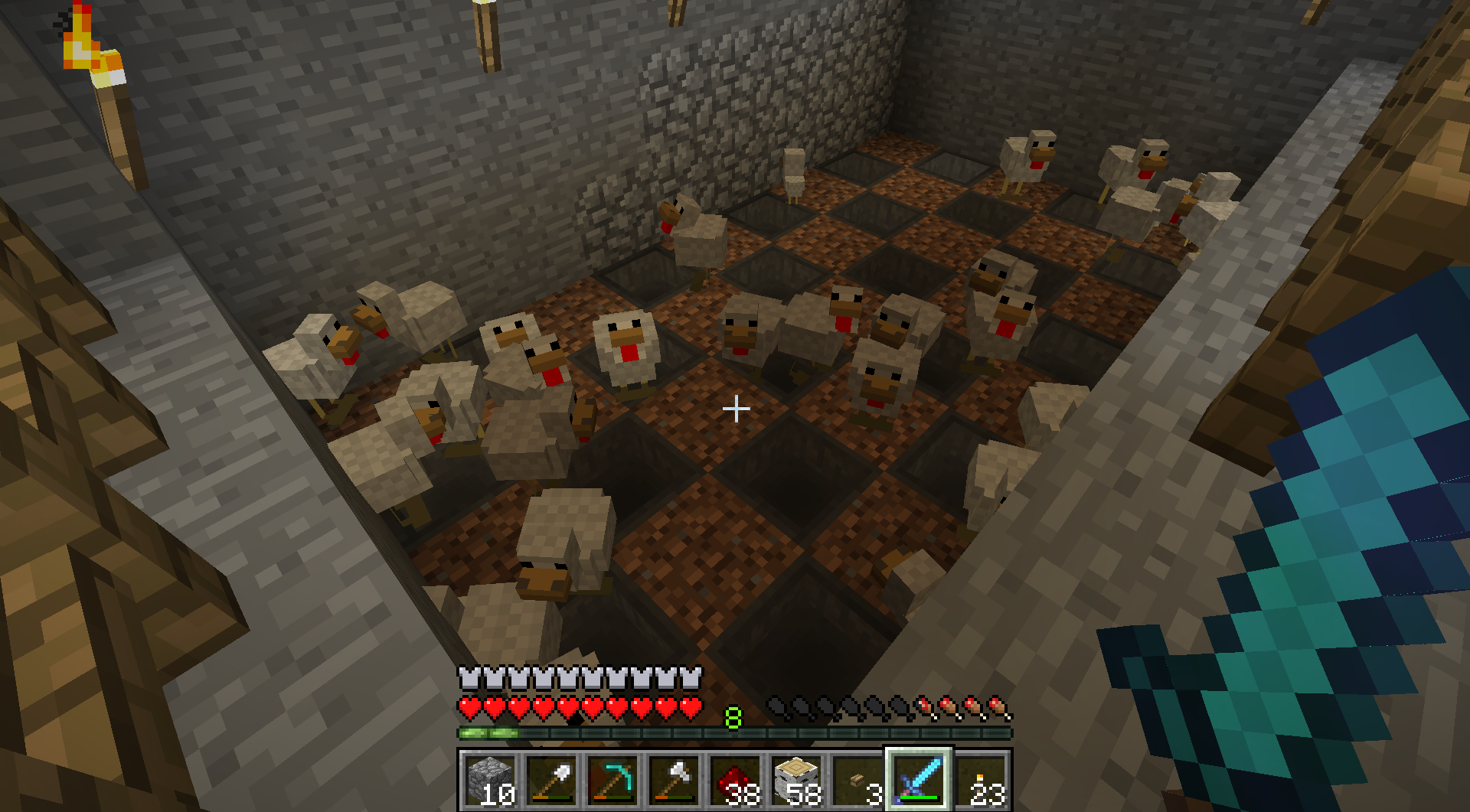Choose the torch stack in the hotbar
Screen dimensions: 1470x812
tap(980, 781)
